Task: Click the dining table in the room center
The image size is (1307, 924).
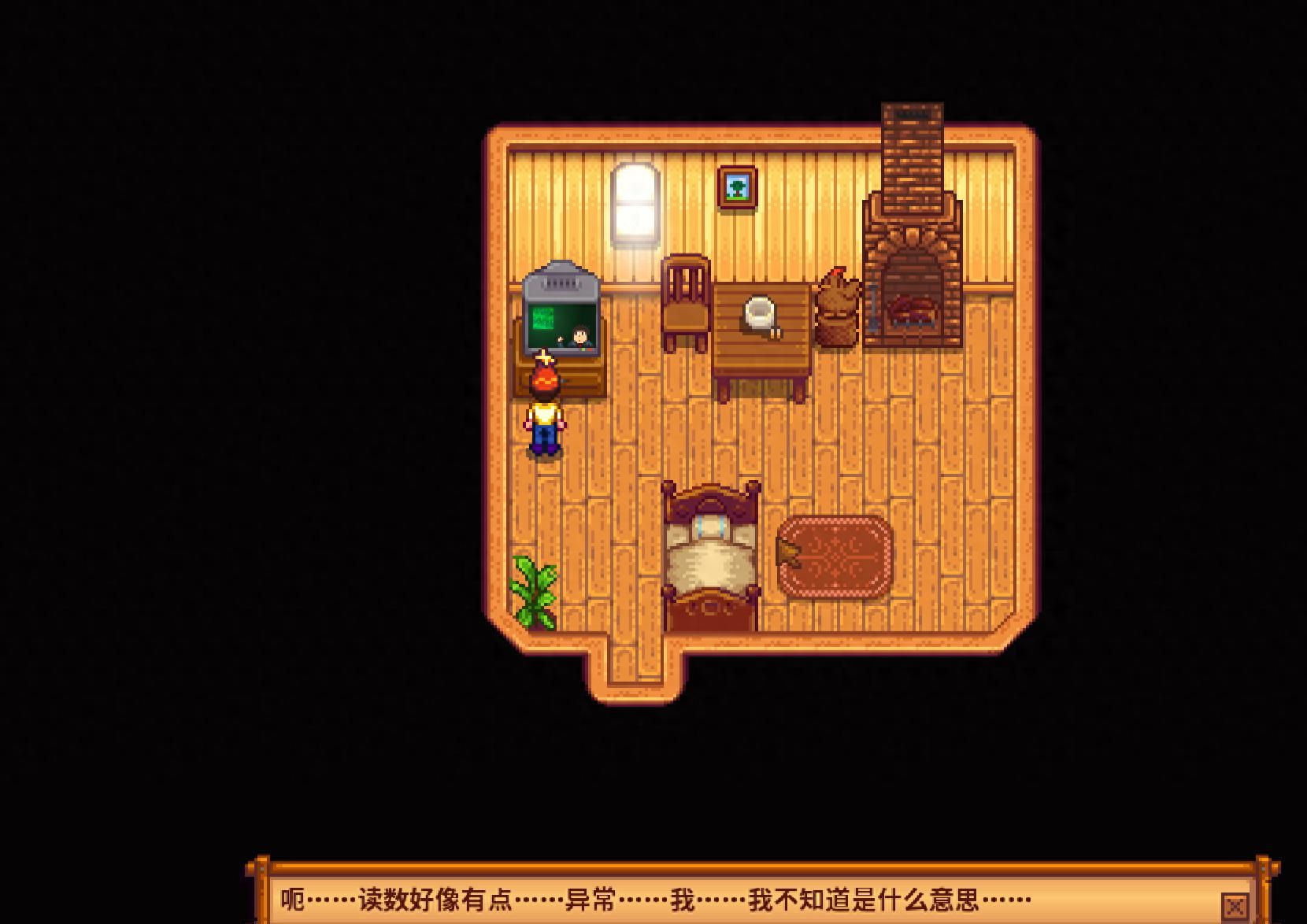Action: pyautogui.click(x=762, y=338)
